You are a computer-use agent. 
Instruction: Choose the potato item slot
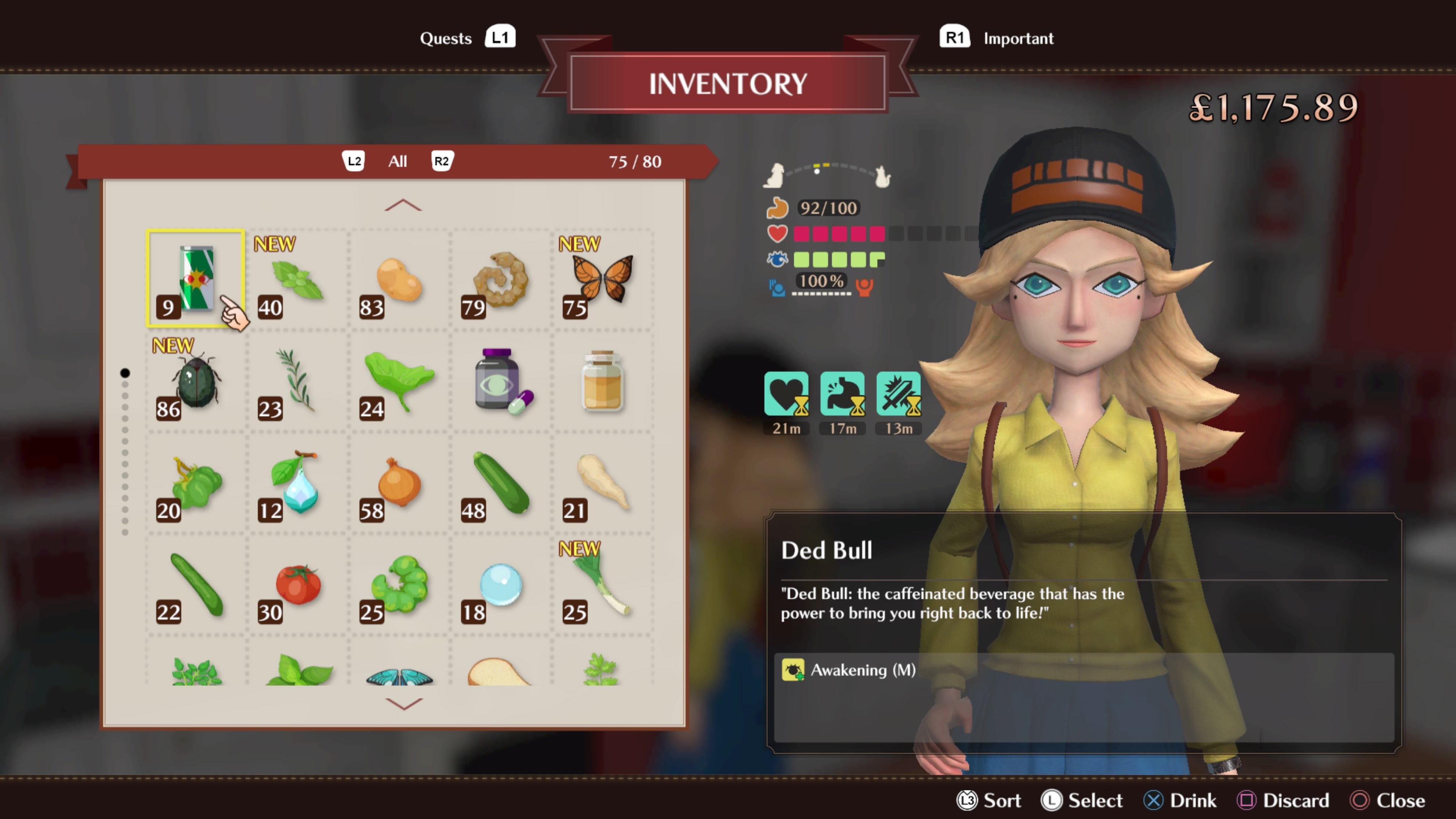coord(399,279)
